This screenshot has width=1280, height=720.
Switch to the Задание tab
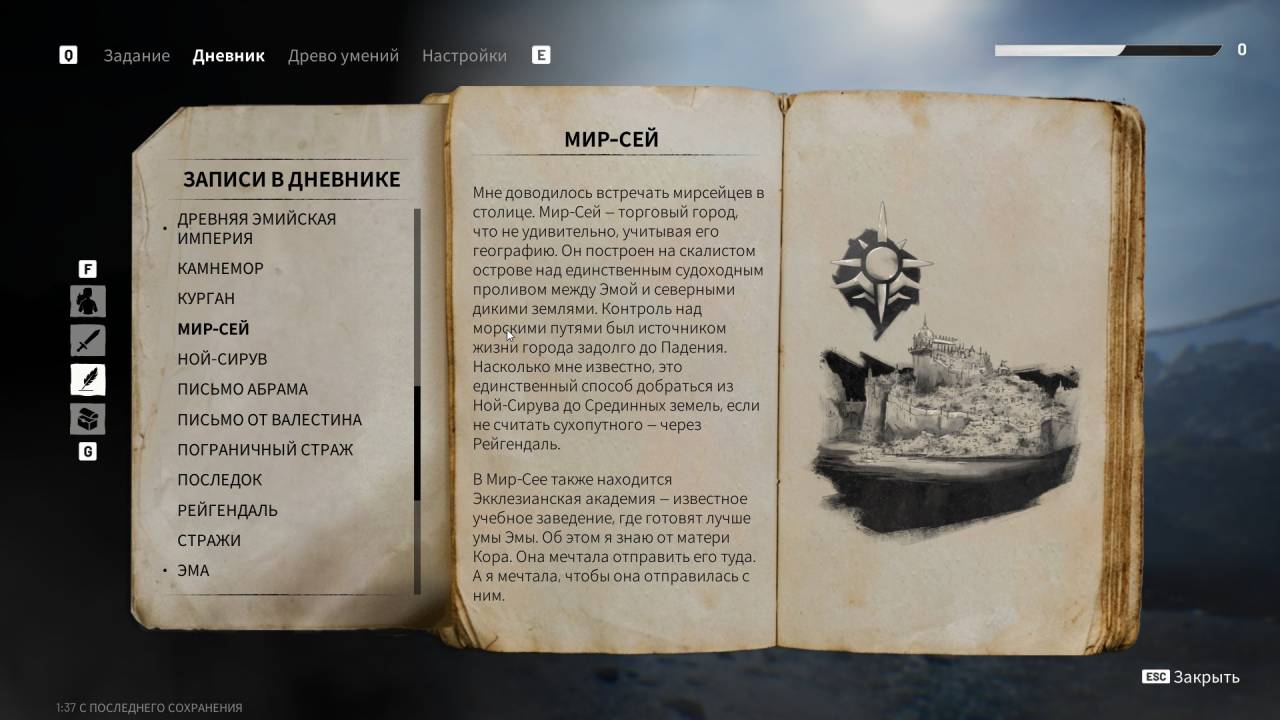coord(136,56)
